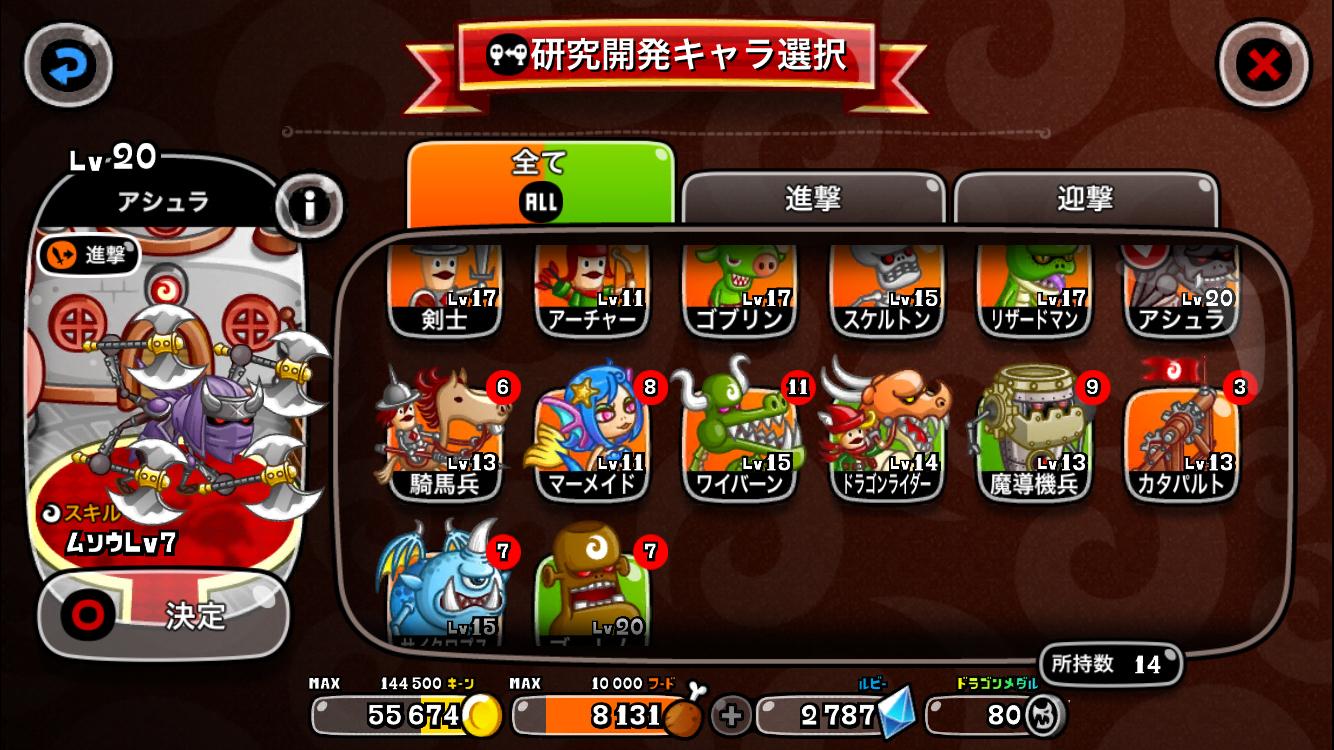1334x750 pixels.
Task: Pick the カタパルト (Catapult) character icon
Action: coord(1180,435)
